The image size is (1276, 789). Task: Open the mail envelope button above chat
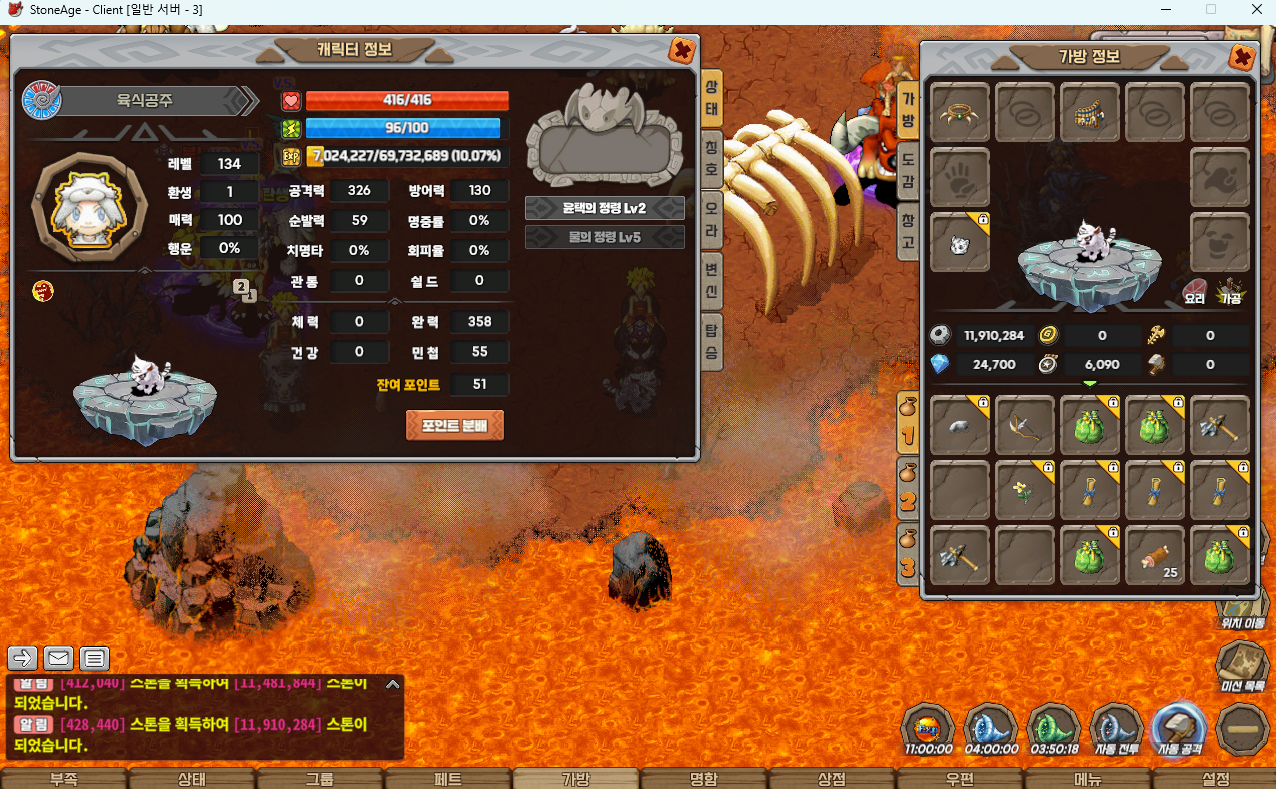(x=59, y=658)
